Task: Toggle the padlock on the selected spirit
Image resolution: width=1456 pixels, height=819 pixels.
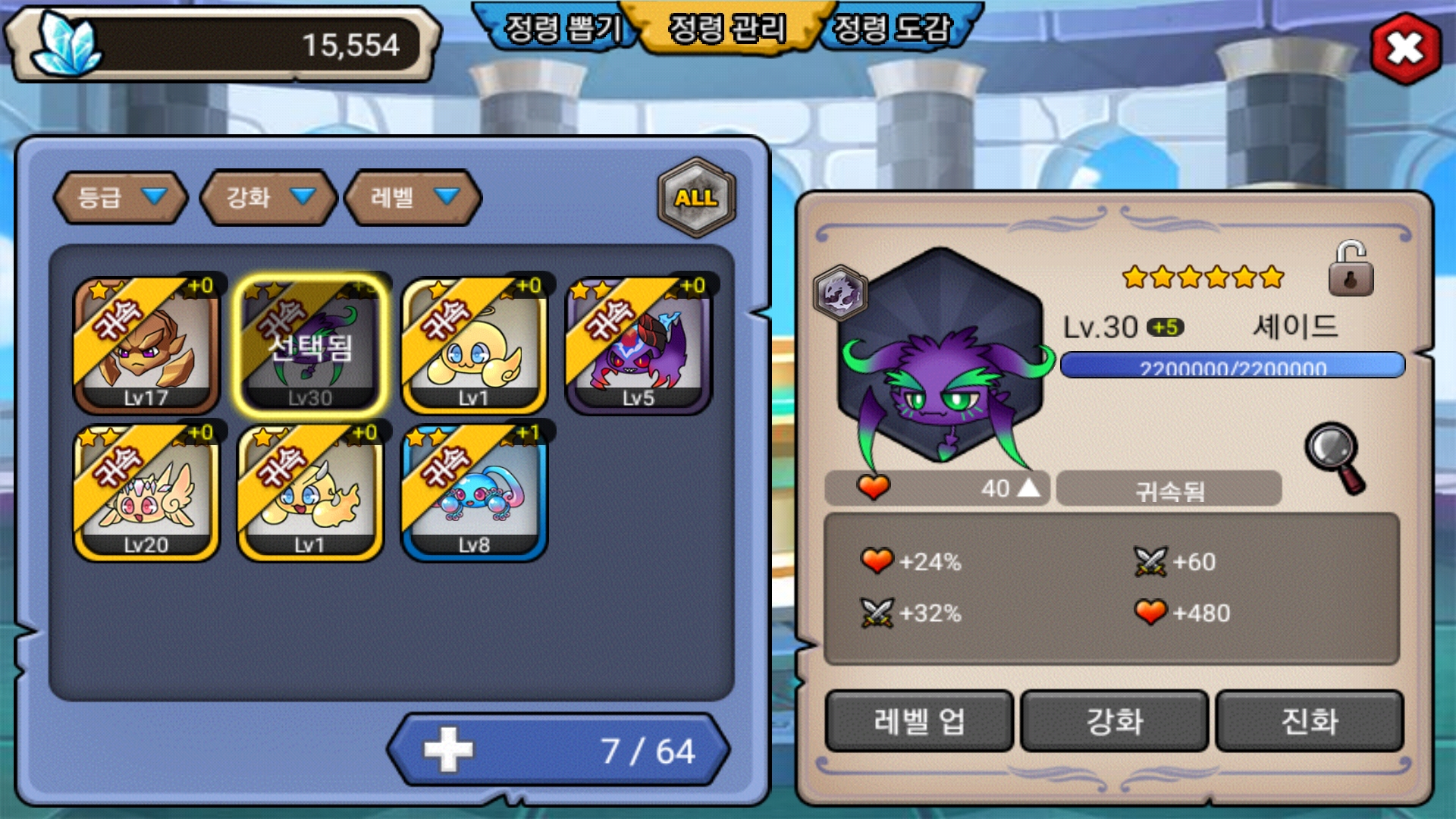Action: 1351,270
